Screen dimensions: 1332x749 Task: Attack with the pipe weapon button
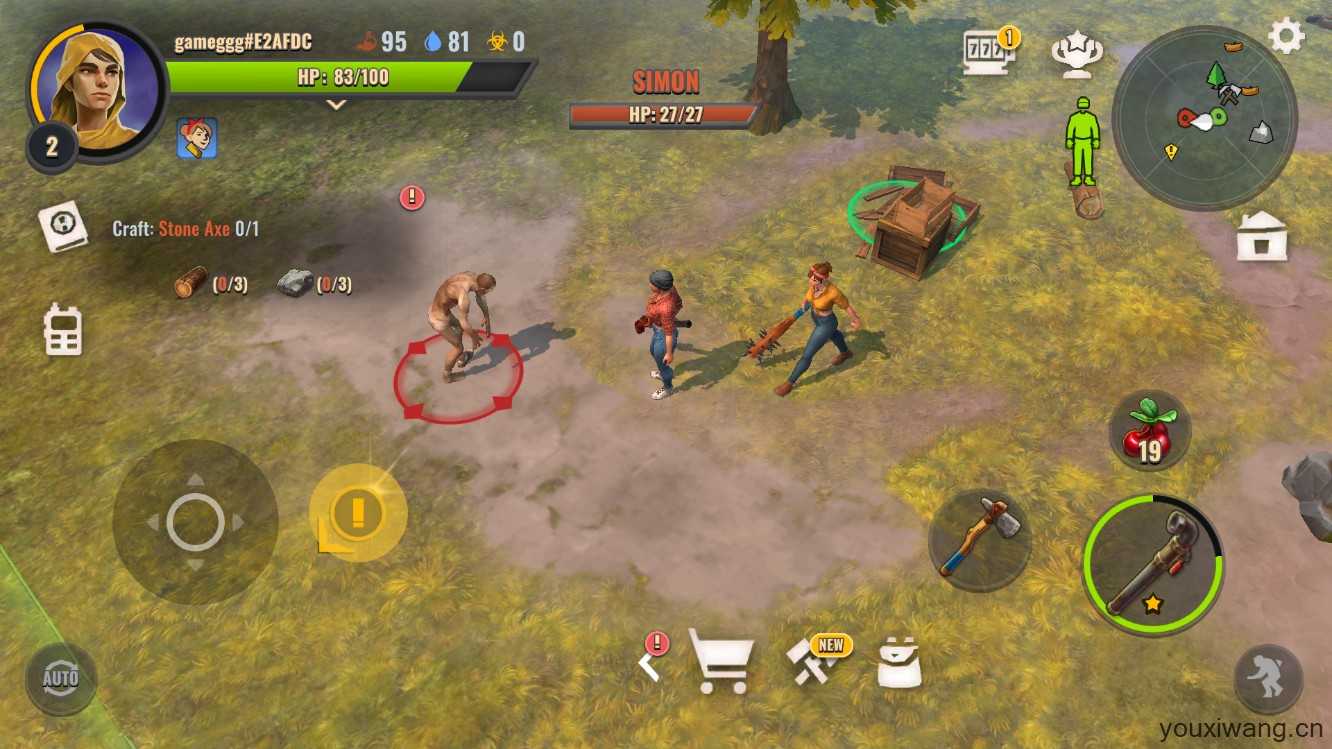(x=1153, y=565)
